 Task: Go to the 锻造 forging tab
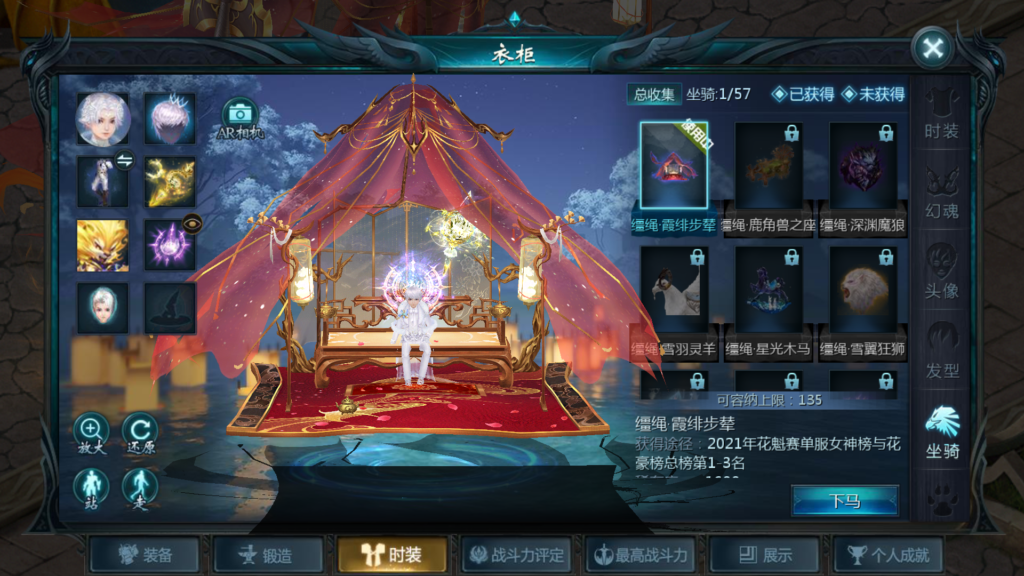(268, 555)
